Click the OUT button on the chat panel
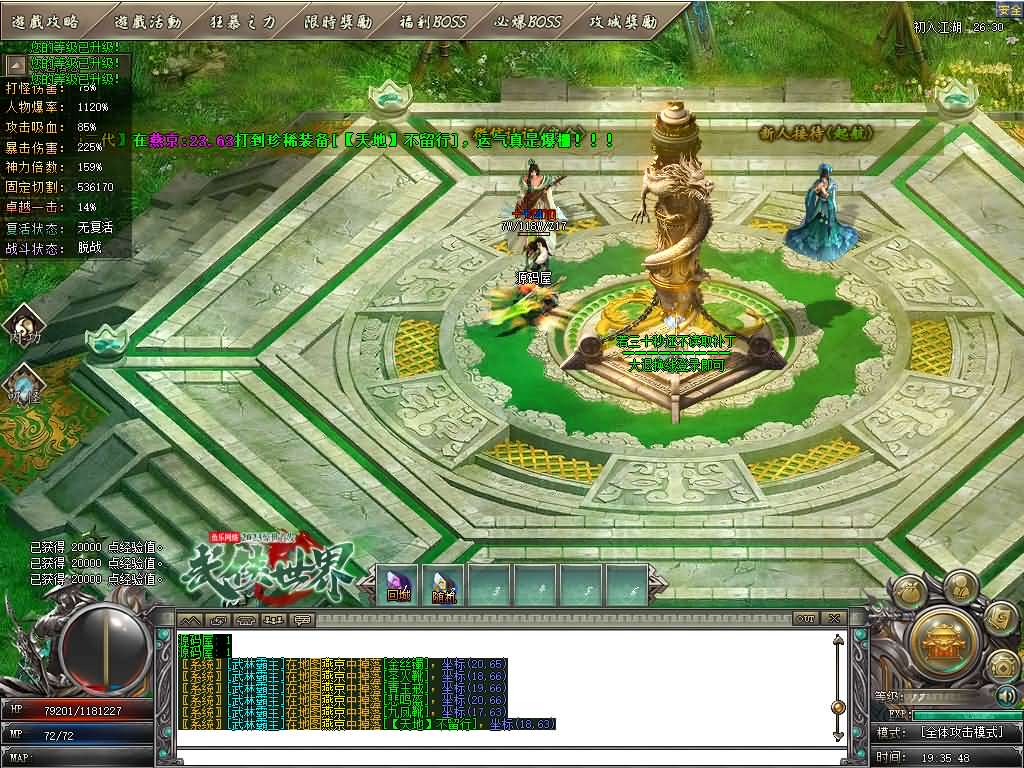 [x=806, y=620]
